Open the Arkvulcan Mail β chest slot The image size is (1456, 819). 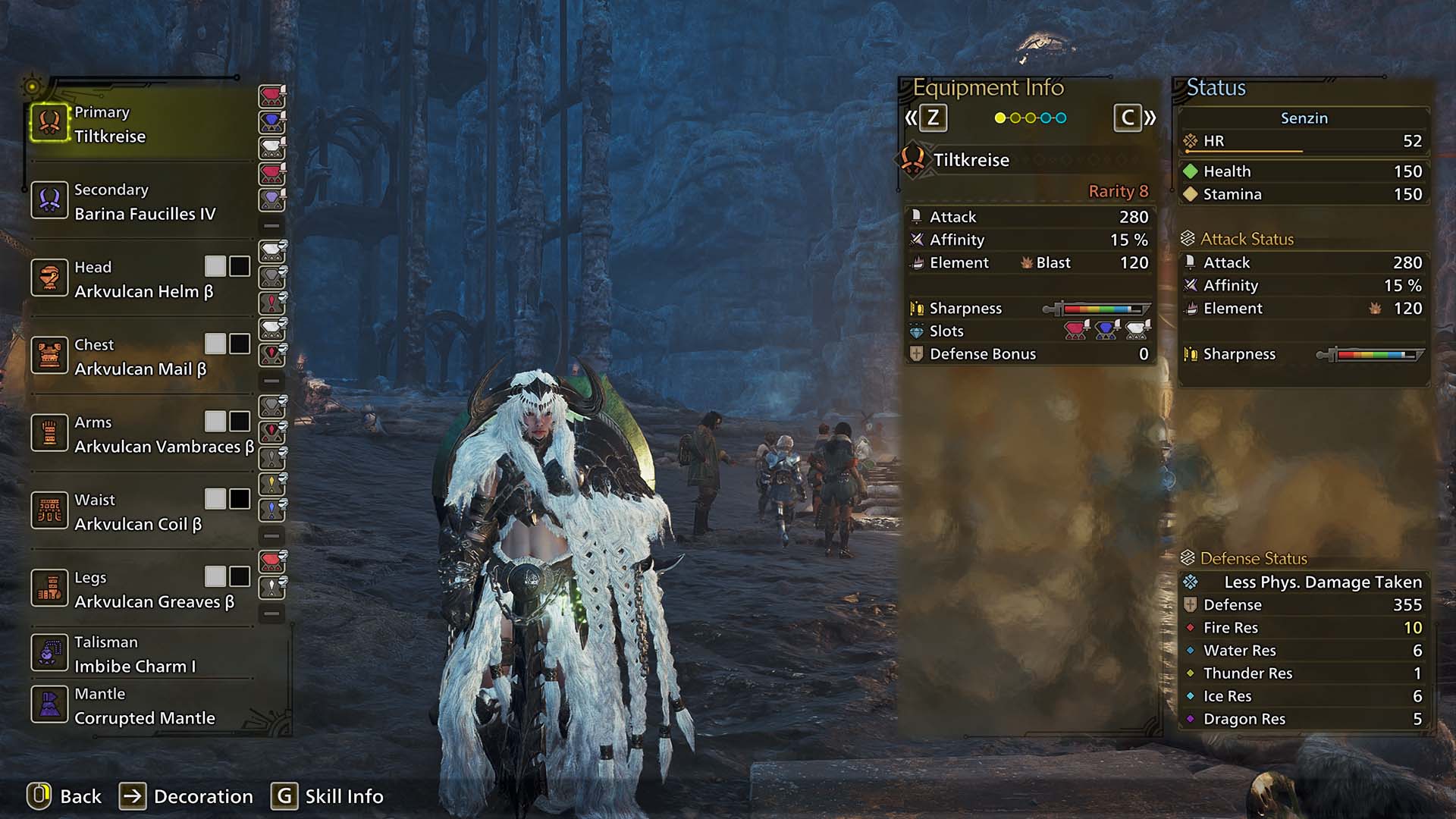[140, 356]
